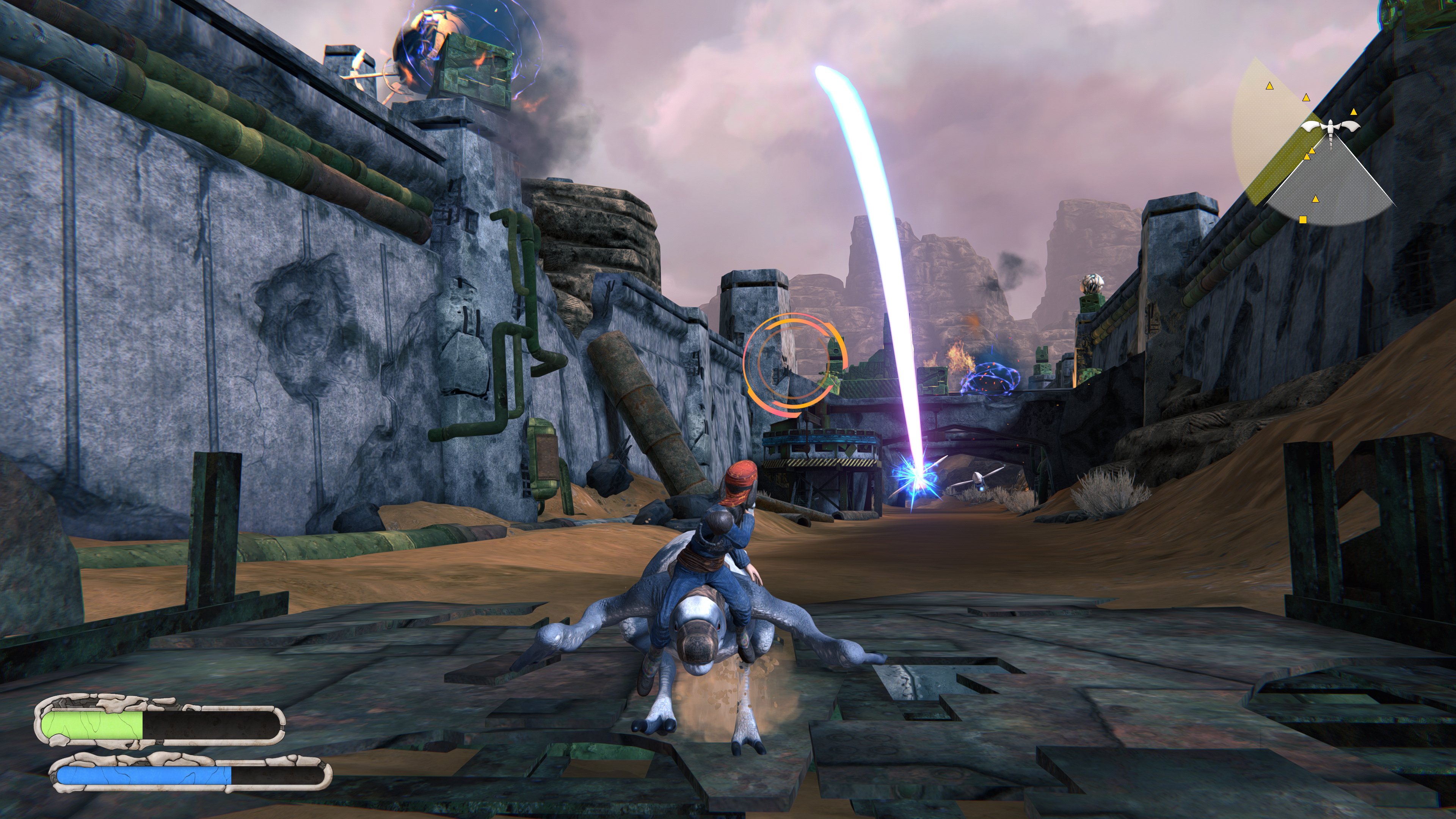Click the yellow square marker on the minimap
The image size is (1456, 819).
click(x=1303, y=219)
